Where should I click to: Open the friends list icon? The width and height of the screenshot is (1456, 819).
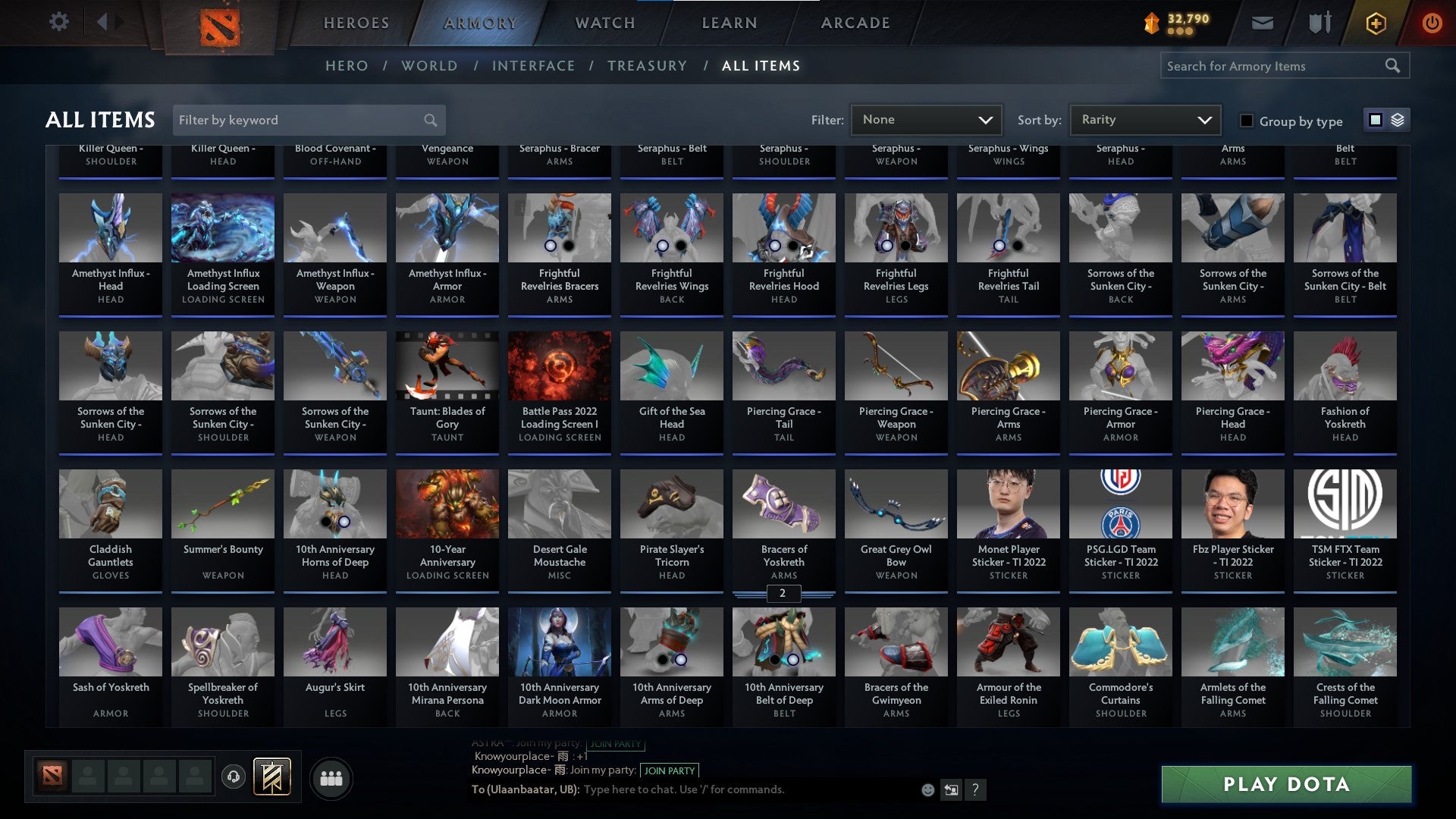tap(330, 777)
